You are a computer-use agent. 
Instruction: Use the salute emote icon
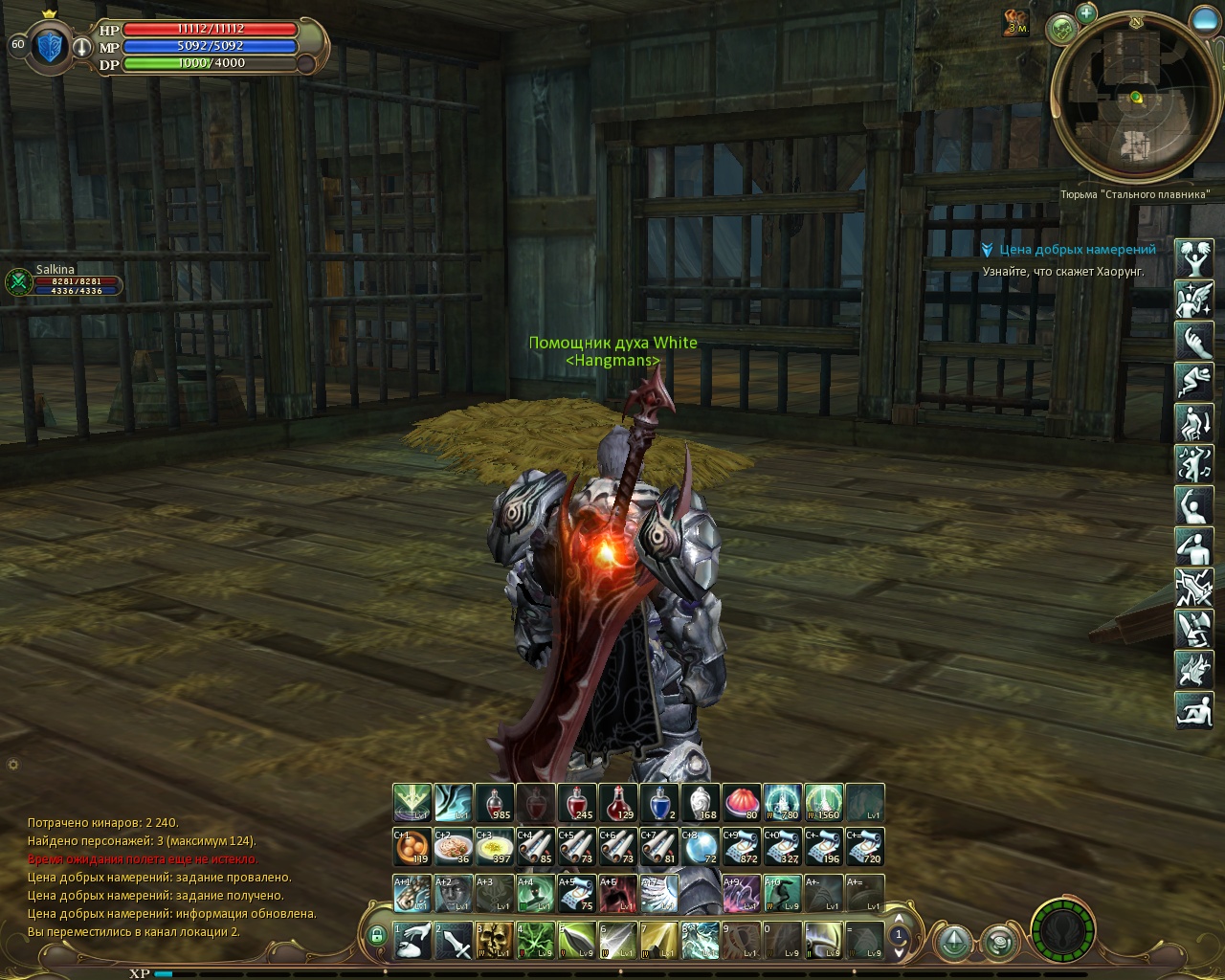pos(1193,546)
